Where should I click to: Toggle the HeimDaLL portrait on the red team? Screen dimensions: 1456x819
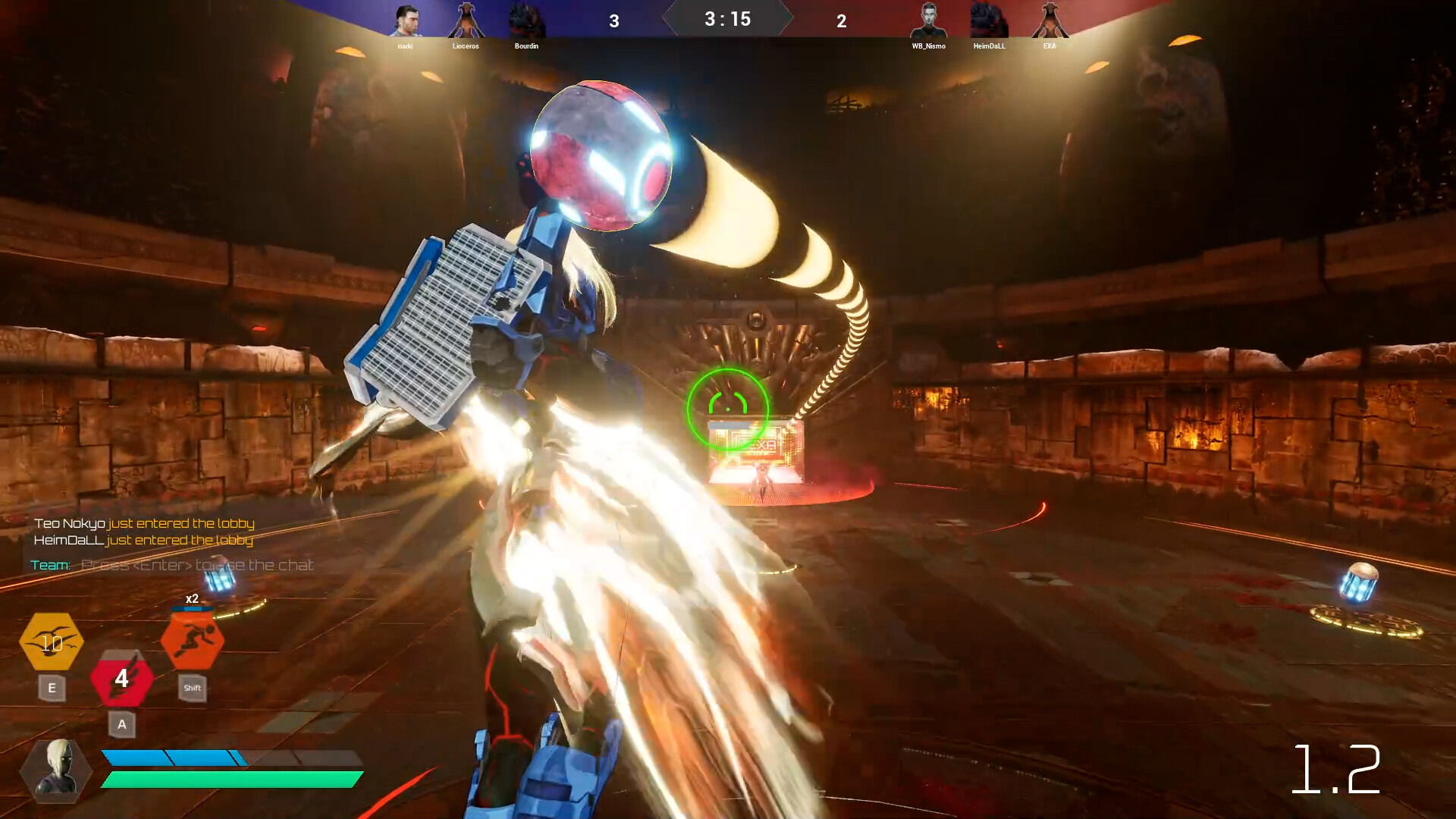click(990, 19)
